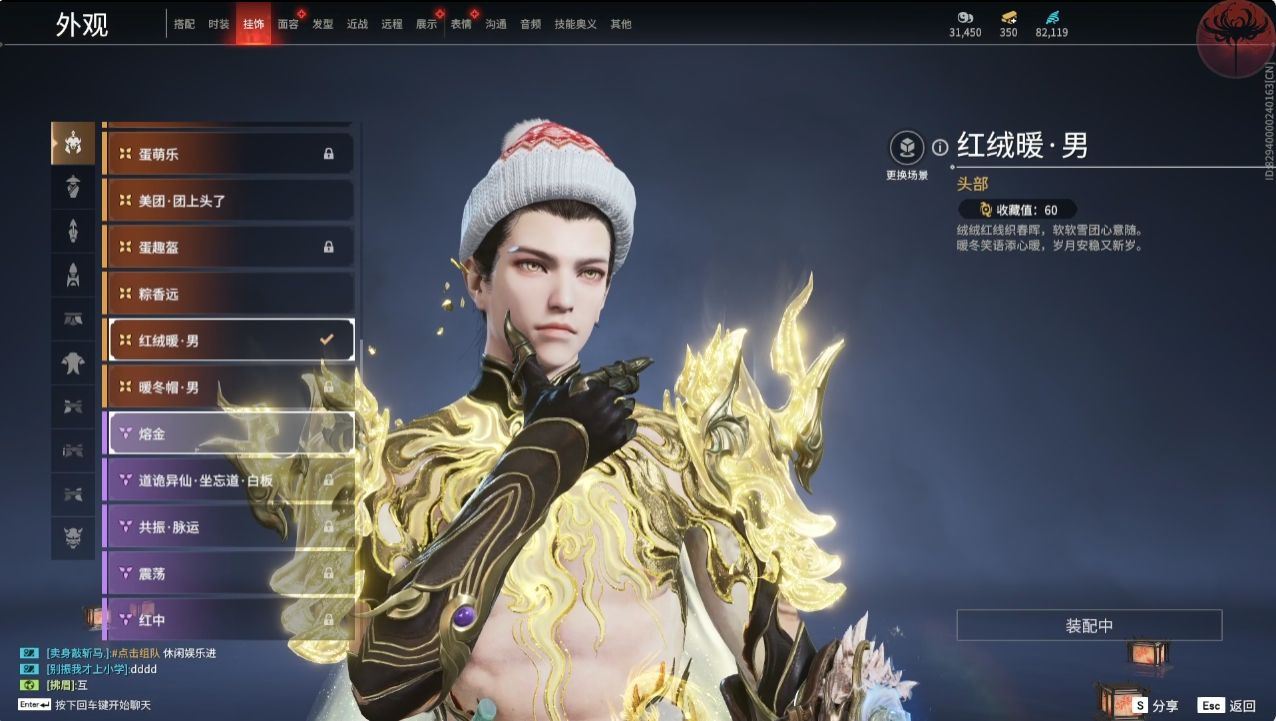
Task: Open the 技能奥义 tab
Action: pos(575,24)
